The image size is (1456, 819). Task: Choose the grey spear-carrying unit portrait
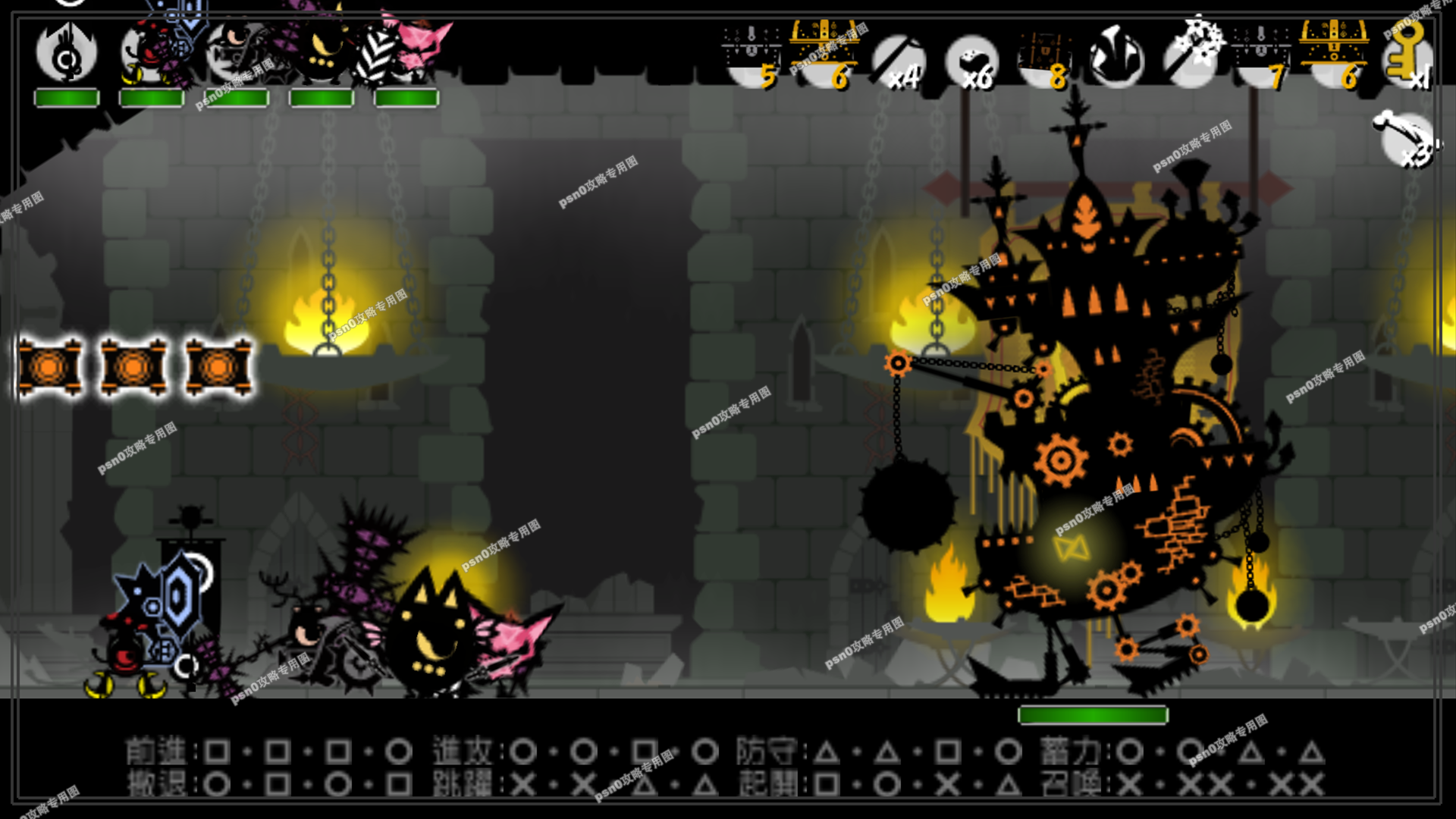[x=237, y=55]
